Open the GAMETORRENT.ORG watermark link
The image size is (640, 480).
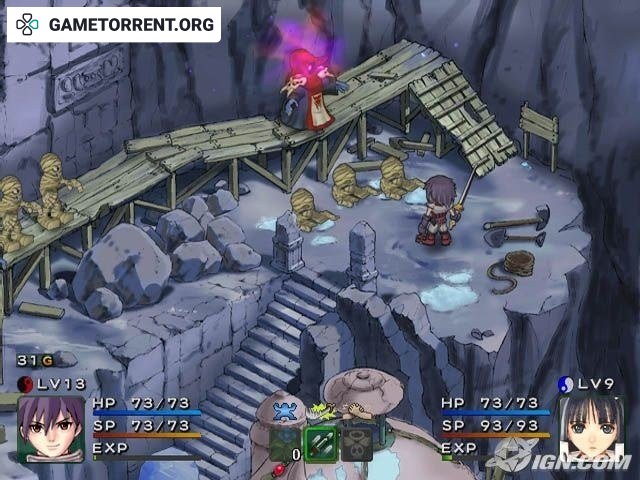pyautogui.click(x=113, y=24)
